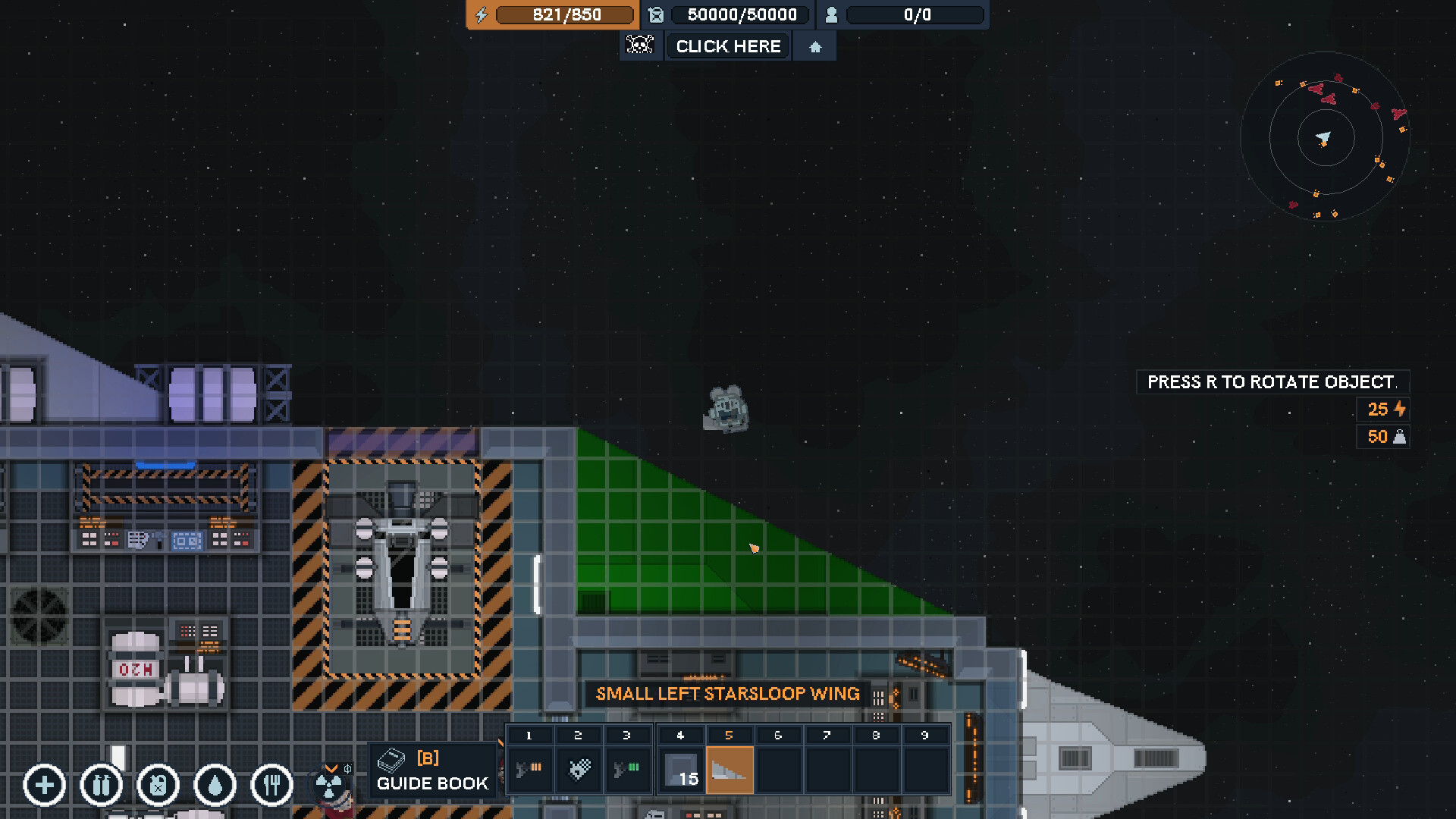Screen dimensions: 1456x819
Task: Select the orange blaster in hotbar slot 1
Action: [529, 768]
